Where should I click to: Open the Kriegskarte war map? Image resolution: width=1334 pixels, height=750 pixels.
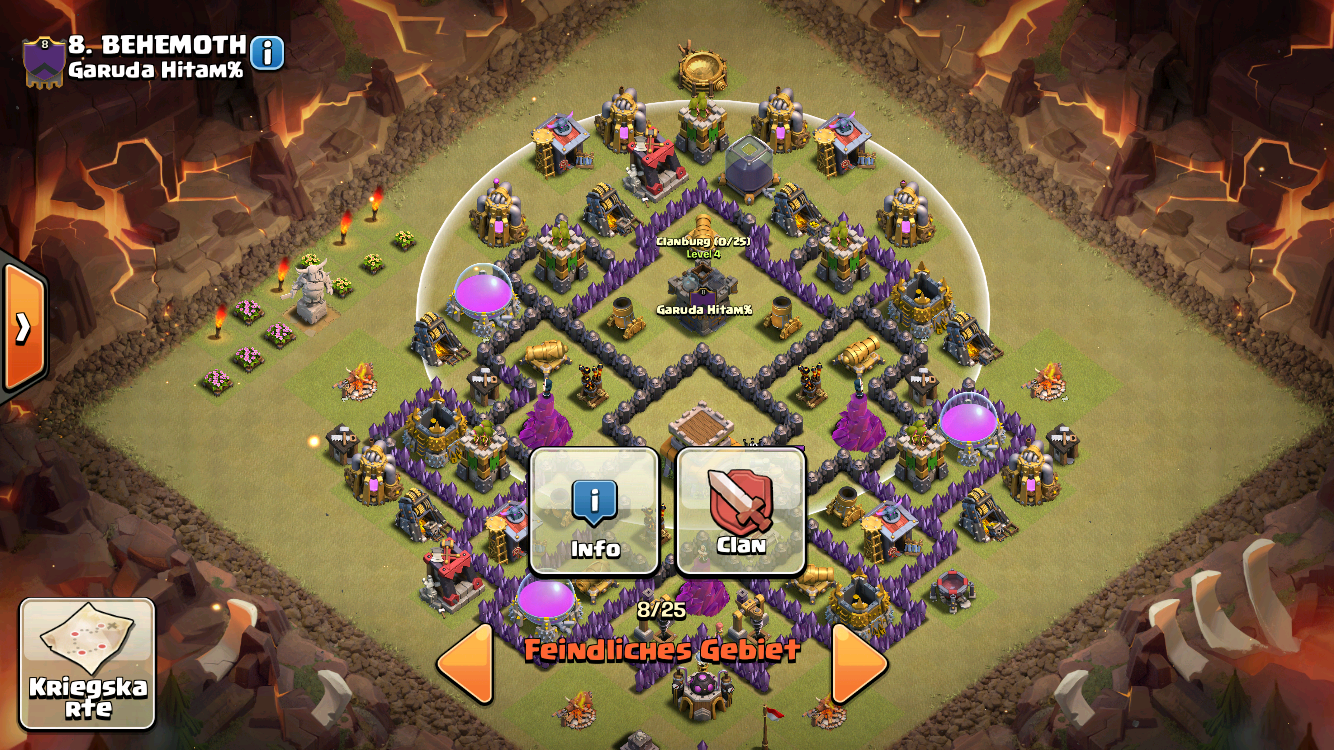click(88, 663)
